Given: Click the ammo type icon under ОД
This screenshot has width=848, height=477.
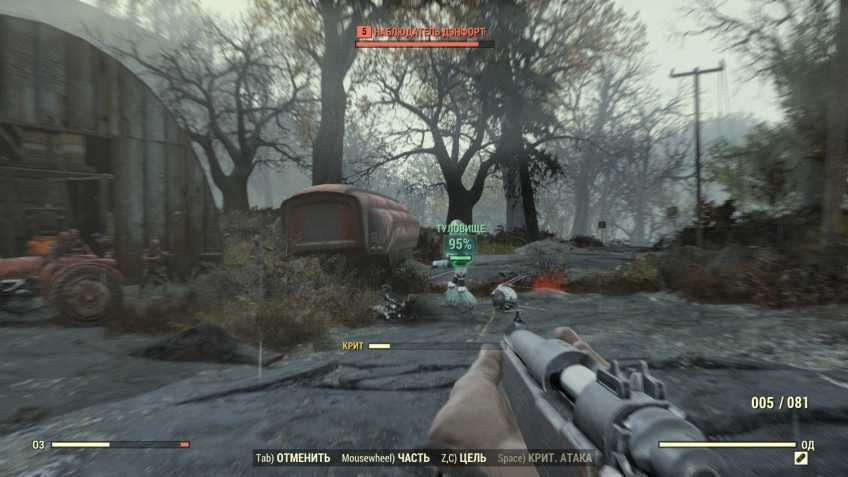Looking at the screenshot, I should (x=801, y=458).
